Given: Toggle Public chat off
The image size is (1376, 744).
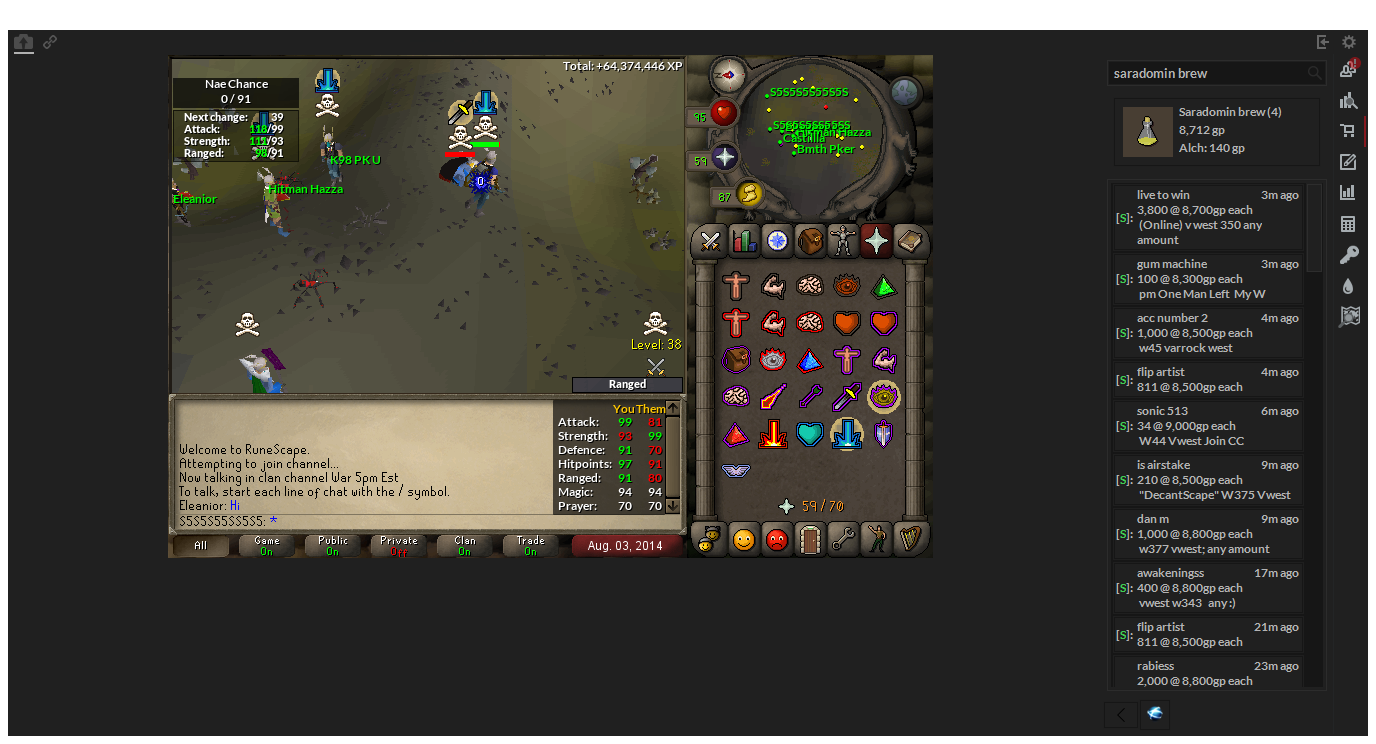Looking at the screenshot, I should (x=332, y=545).
